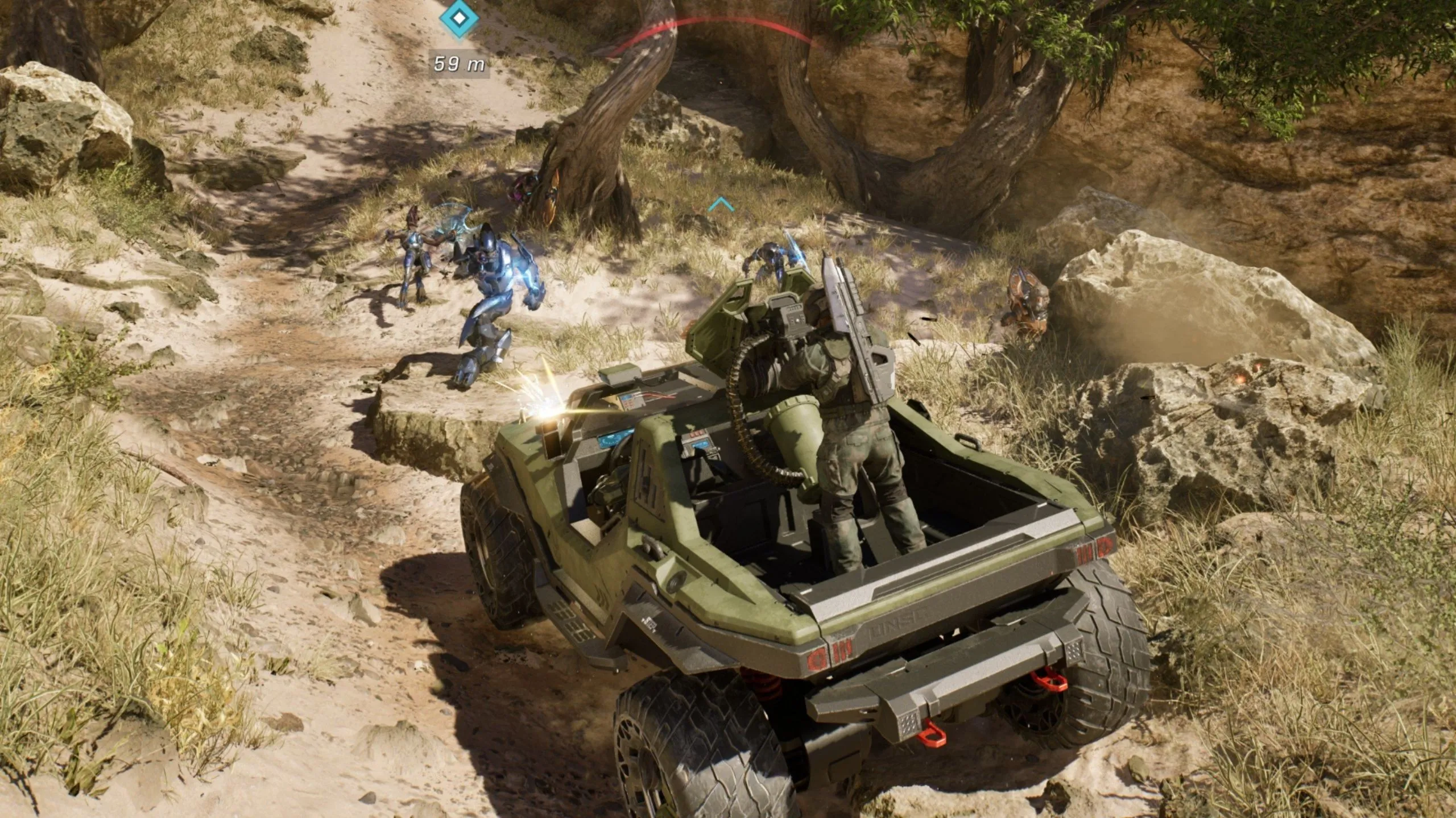Select the '59 m' distance indicator label
The height and width of the screenshot is (818, 1456).
tap(458, 64)
